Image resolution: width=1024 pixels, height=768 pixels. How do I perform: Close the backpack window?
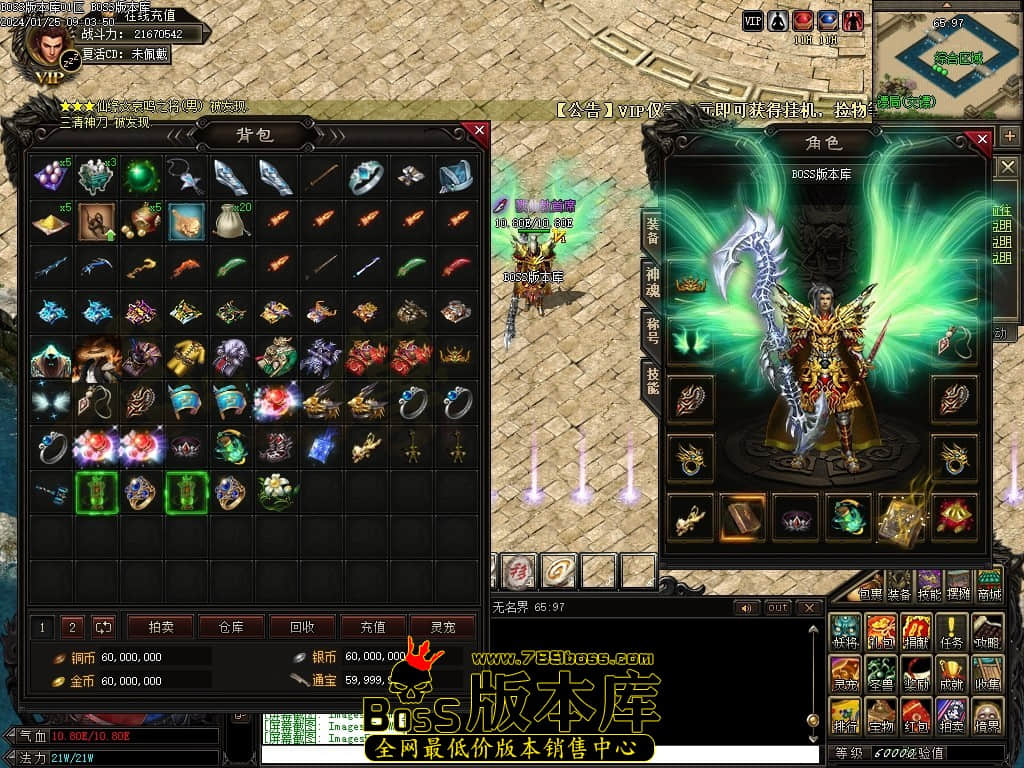click(479, 130)
